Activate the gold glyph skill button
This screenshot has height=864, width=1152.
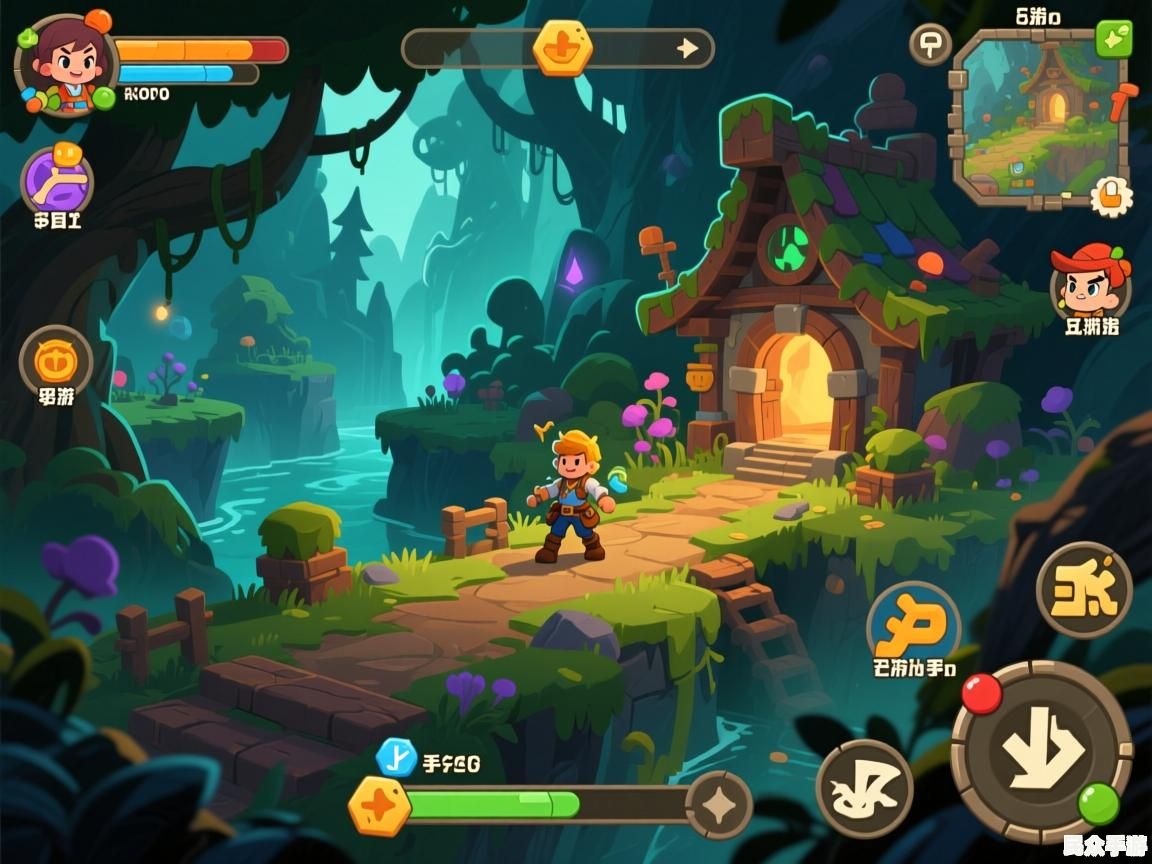1083,590
